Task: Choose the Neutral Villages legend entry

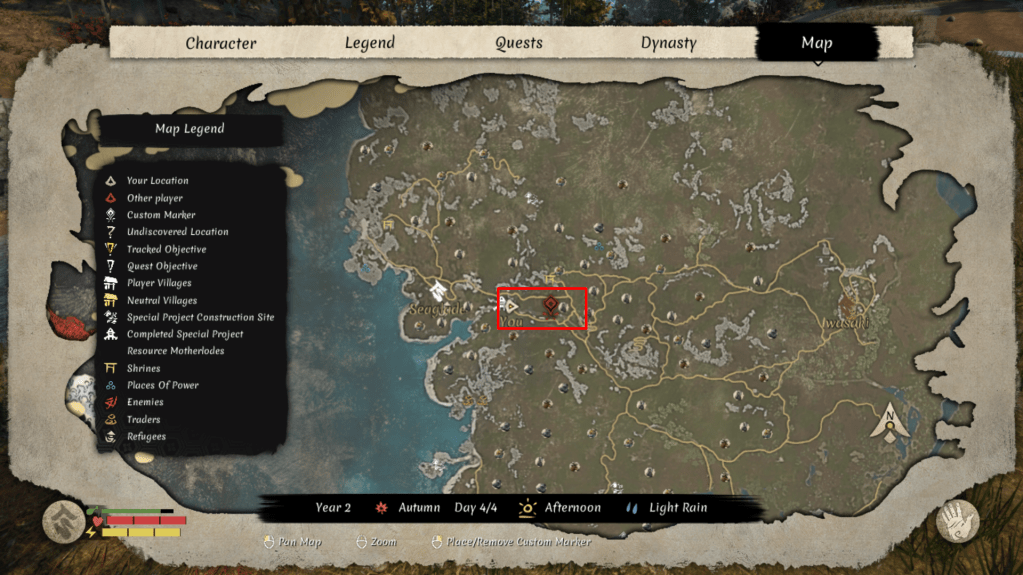Action: [x=161, y=300]
